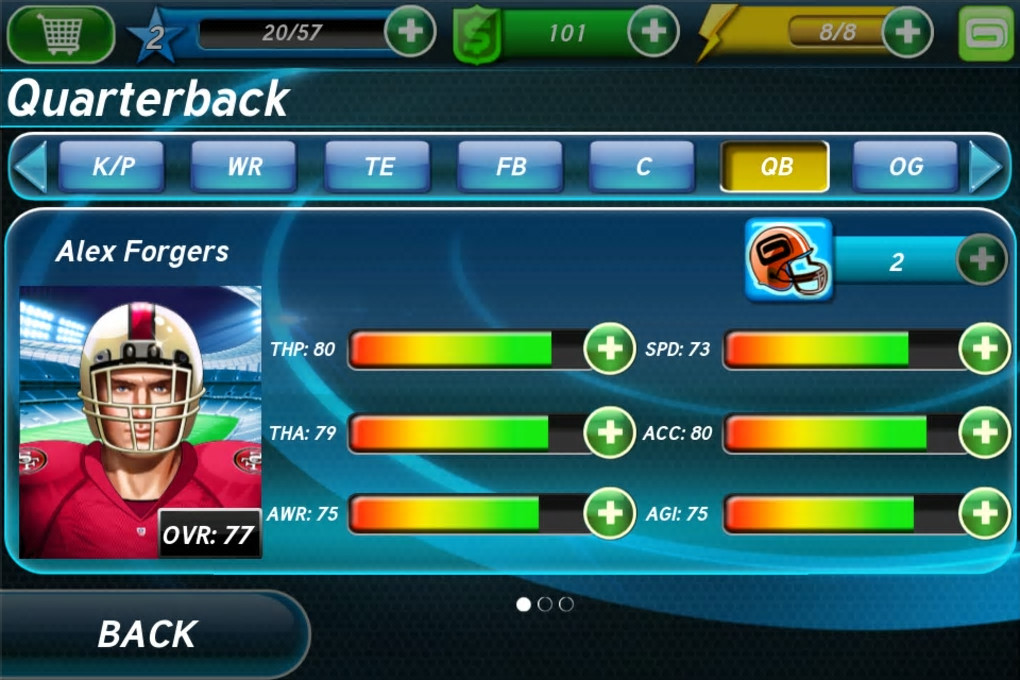Increase the SPD stat
This screenshot has height=680, width=1020.
pos(984,349)
